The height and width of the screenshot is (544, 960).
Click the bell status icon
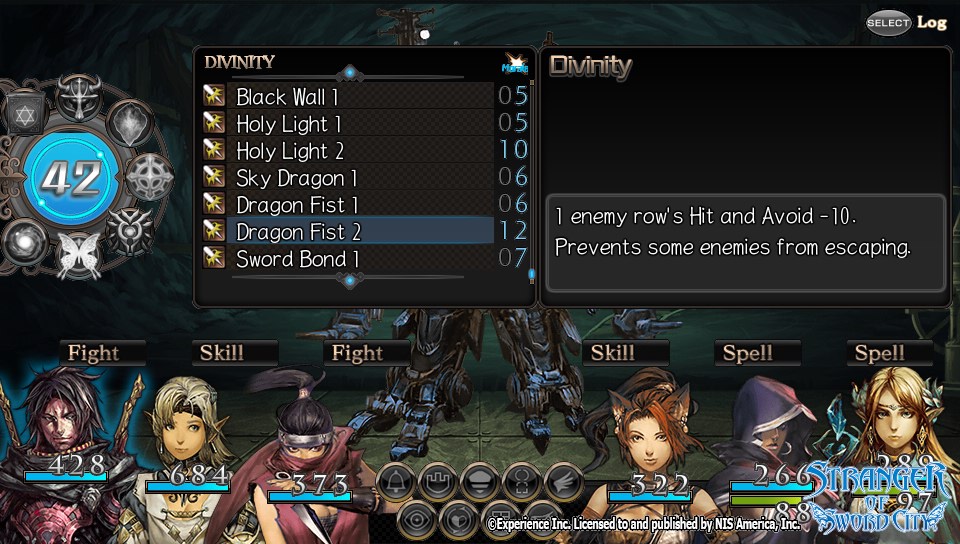(x=394, y=482)
